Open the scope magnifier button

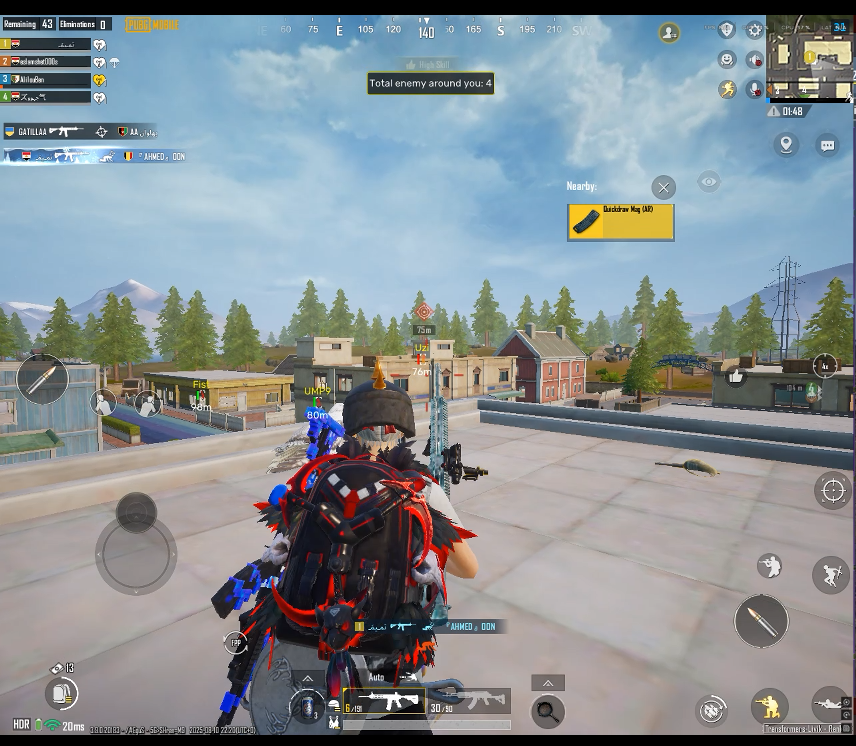(x=547, y=711)
